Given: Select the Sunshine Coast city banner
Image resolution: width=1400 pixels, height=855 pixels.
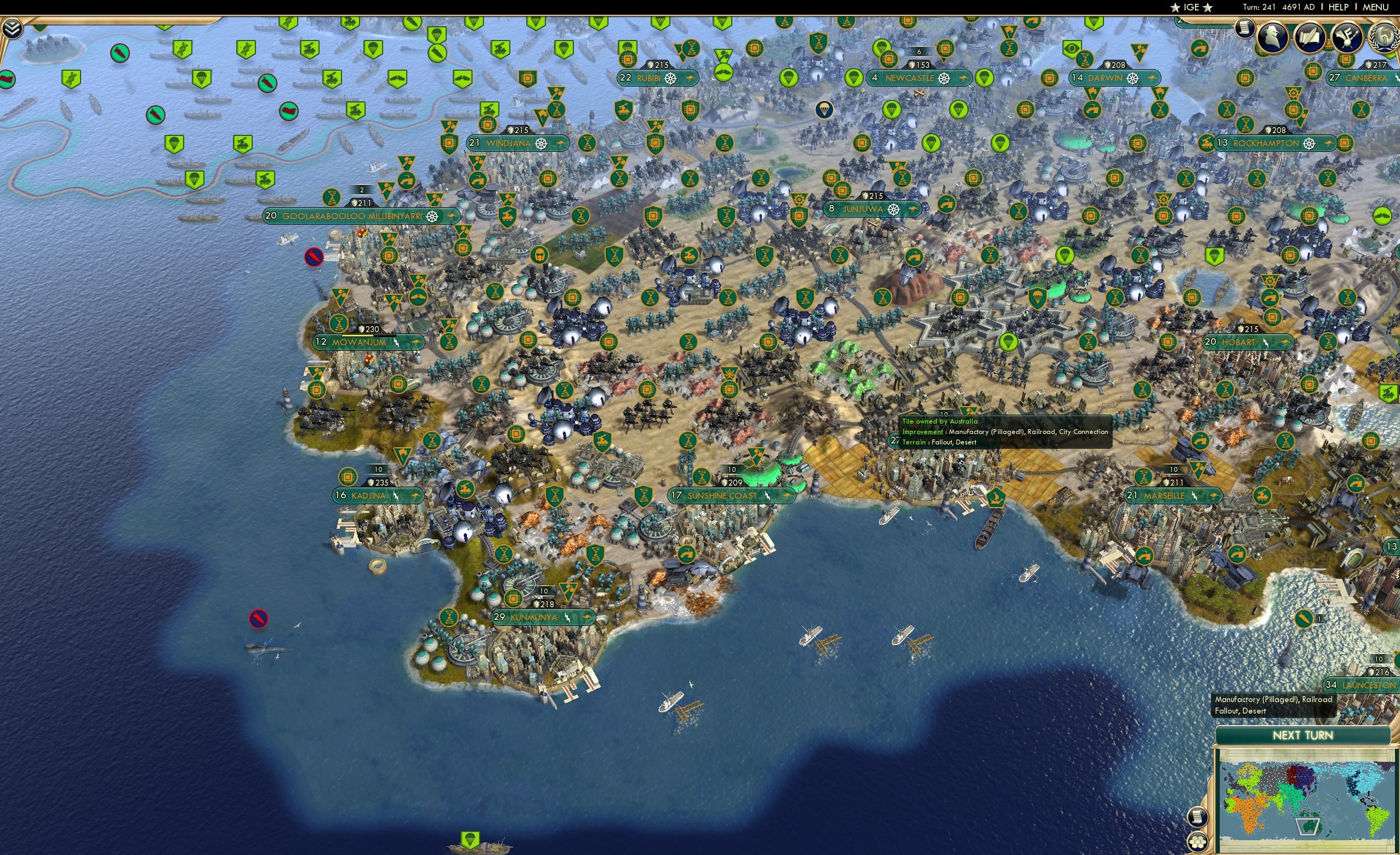Looking at the screenshot, I should [x=727, y=495].
